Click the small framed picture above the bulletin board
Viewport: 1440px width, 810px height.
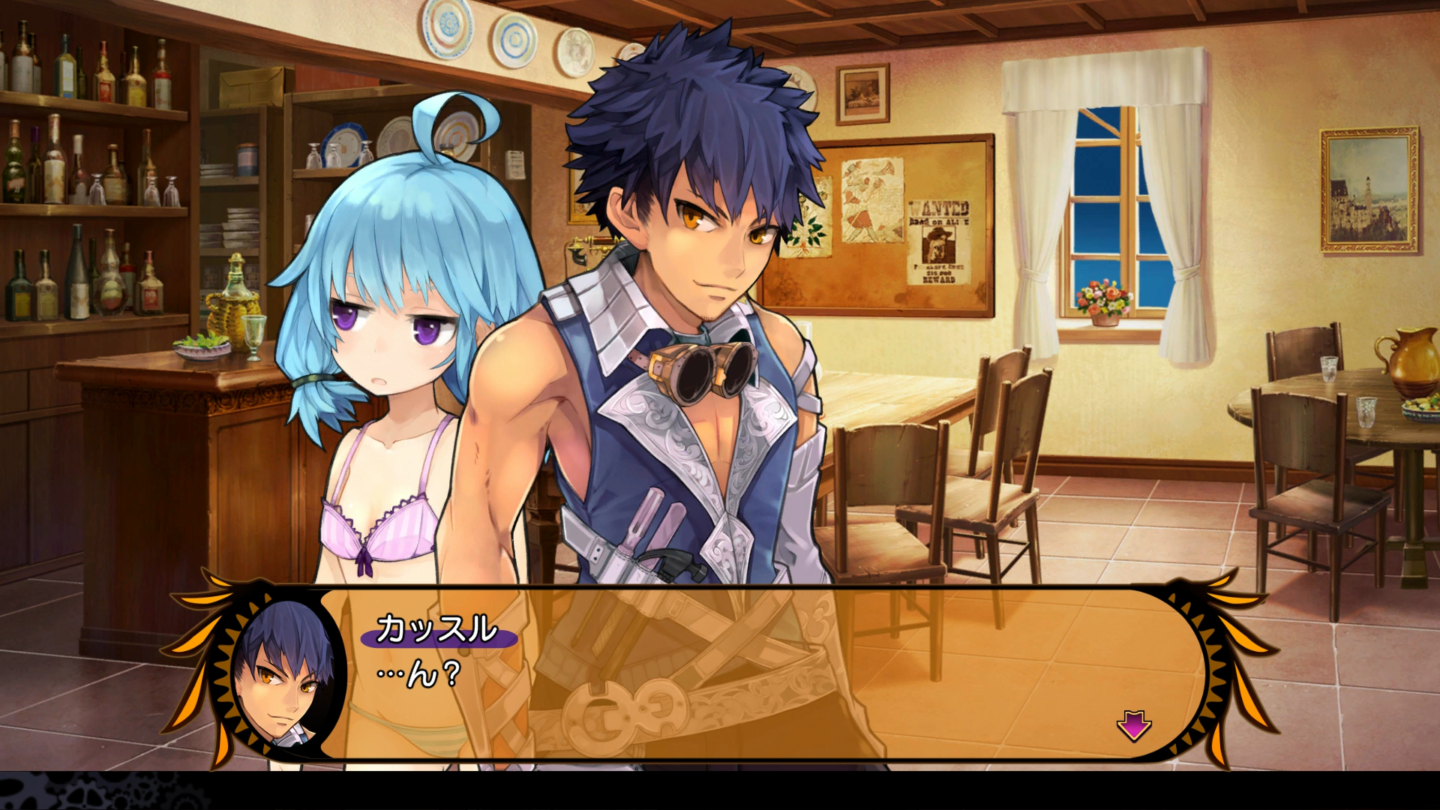pyautogui.click(x=861, y=92)
